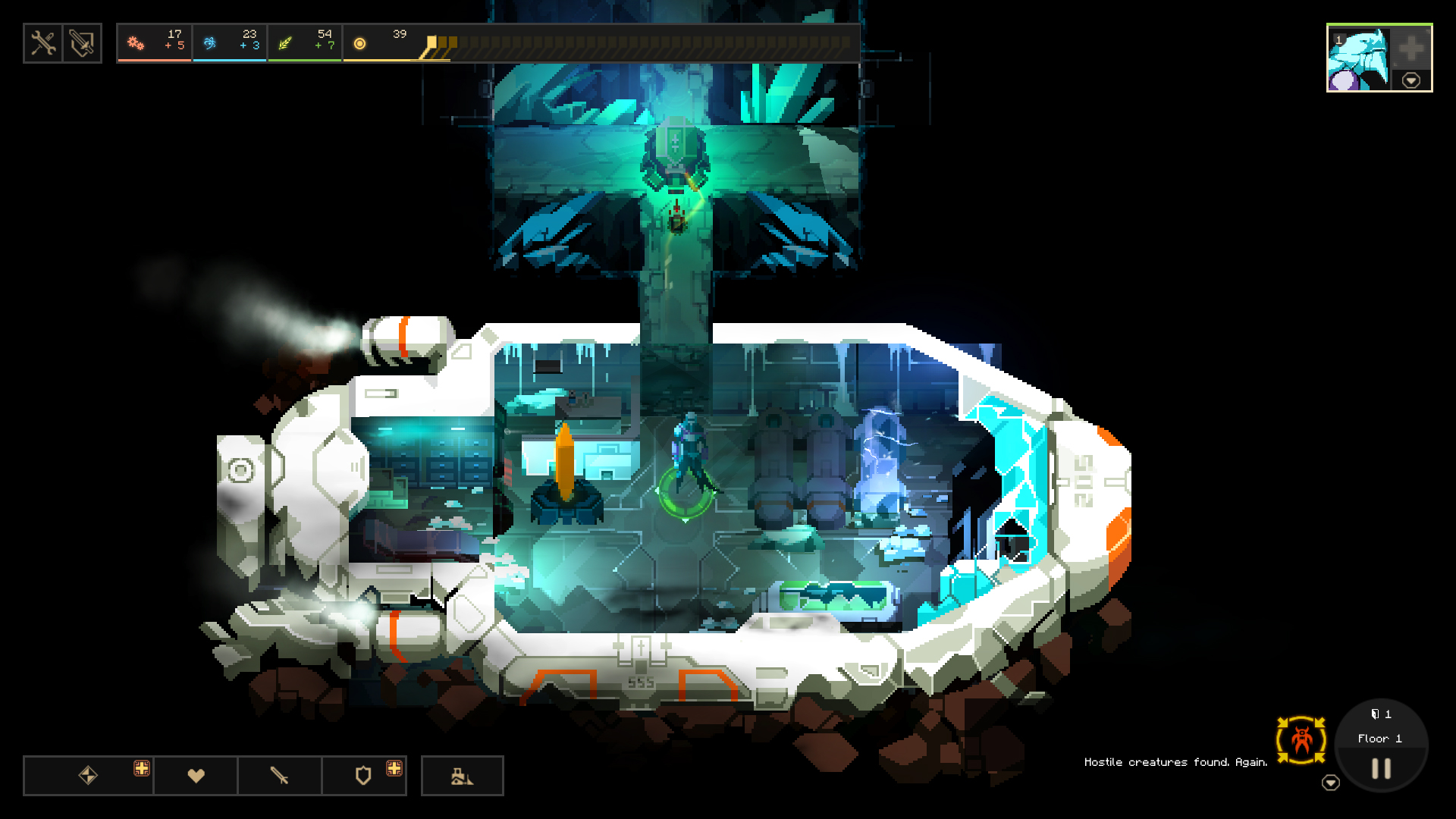Pause the game with the pause button

tap(1380, 767)
